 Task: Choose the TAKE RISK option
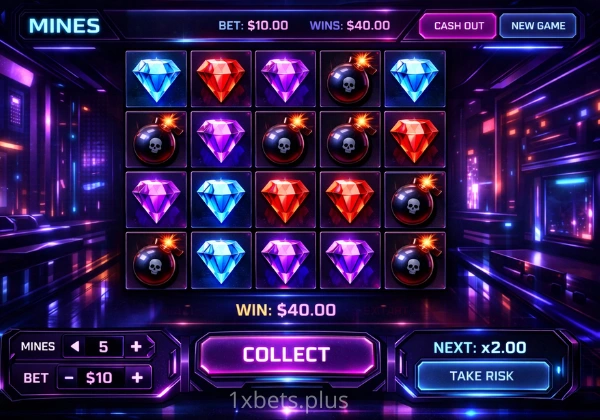click(x=483, y=376)
